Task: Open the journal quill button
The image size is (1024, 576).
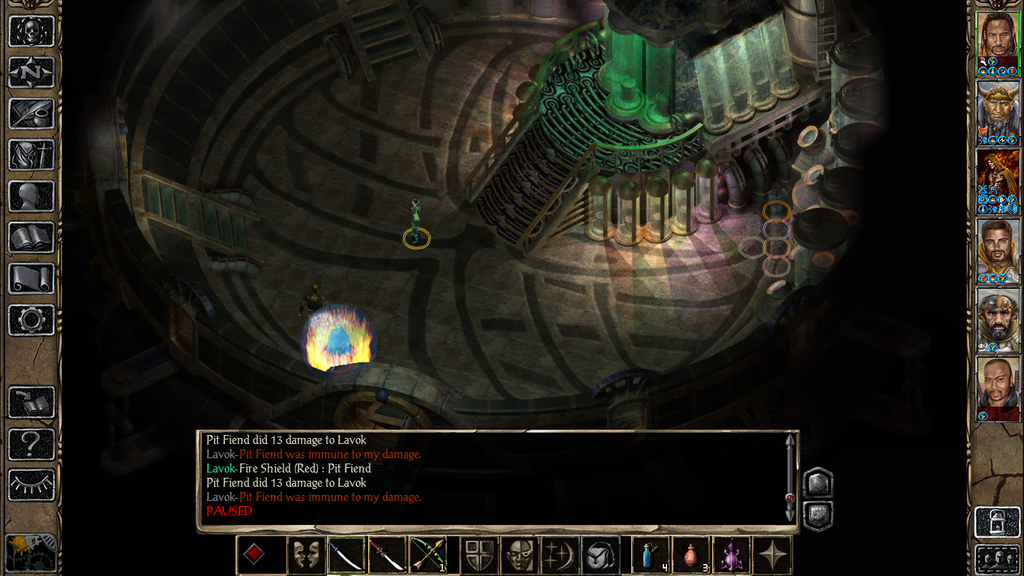Action: [31, 113]
